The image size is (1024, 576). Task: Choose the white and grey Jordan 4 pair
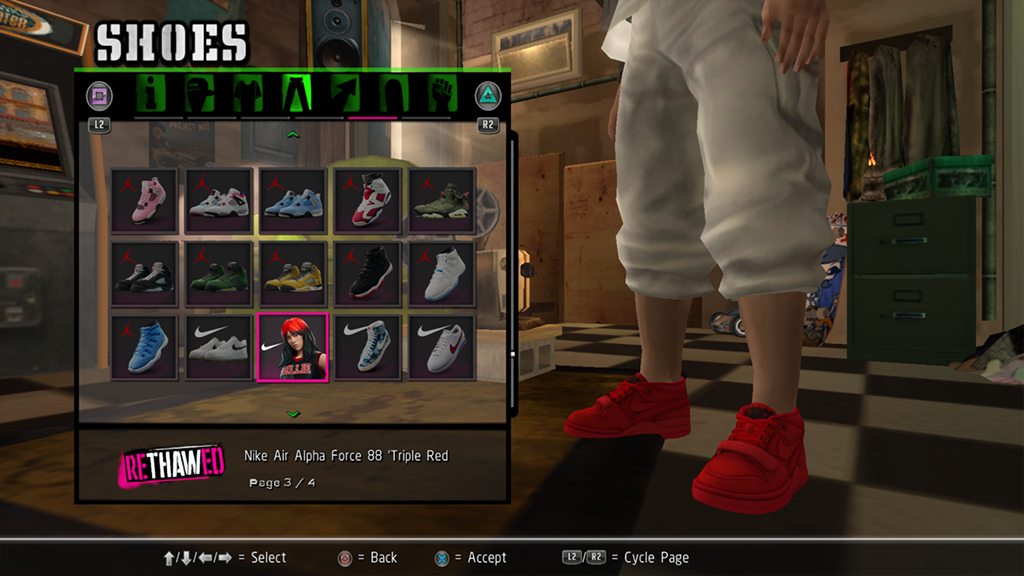pos(219,200)
